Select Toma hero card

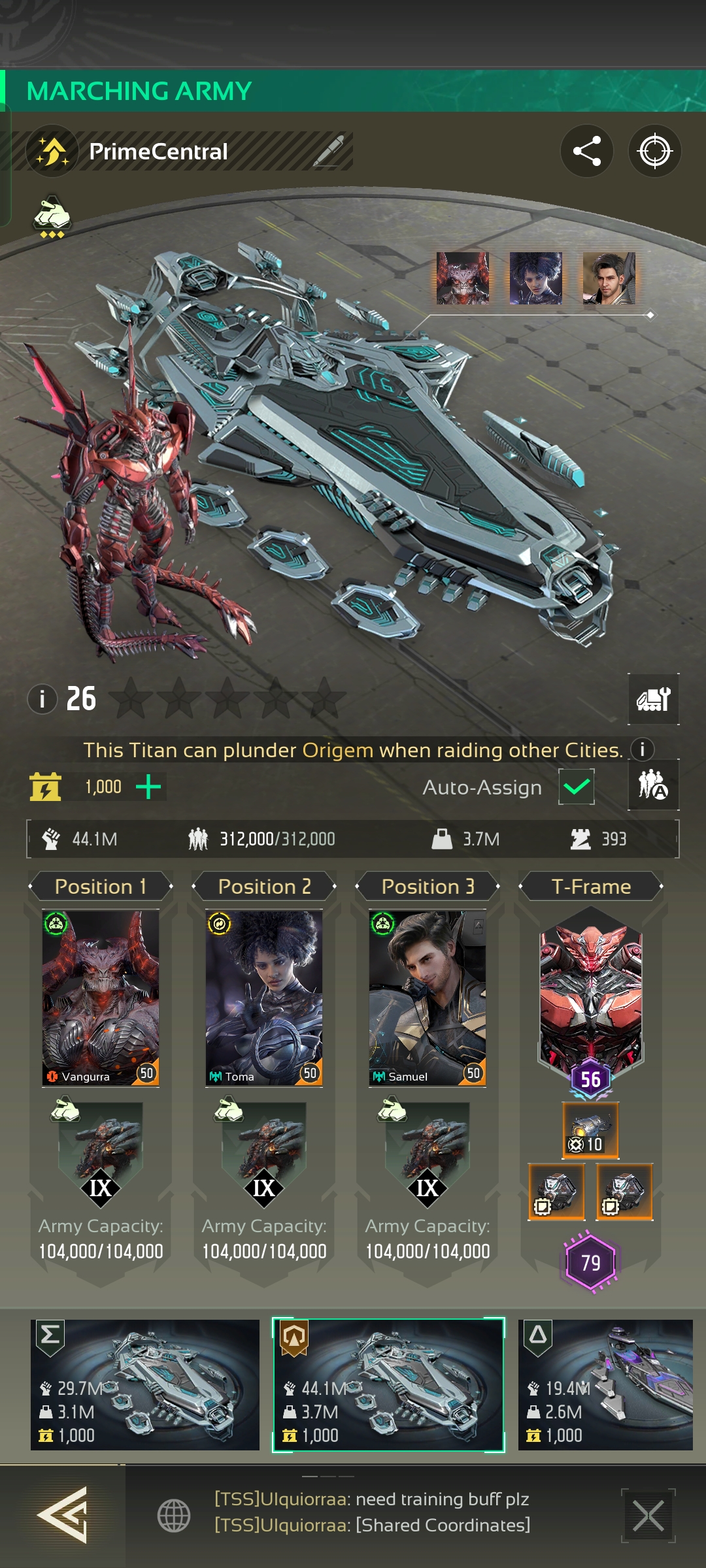pyautogui.click(x=264, y=998)
